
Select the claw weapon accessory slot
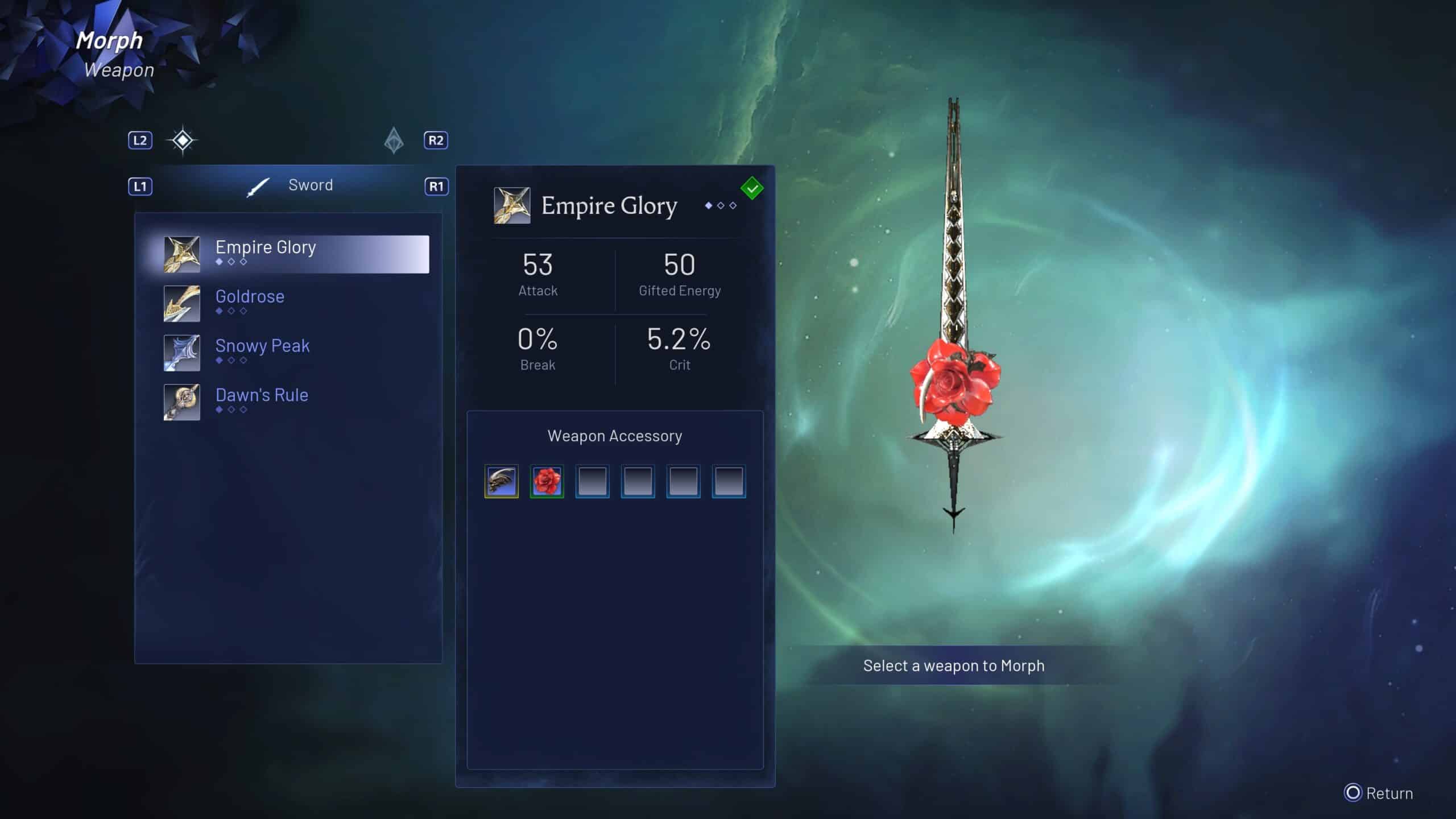pos(501,481)
